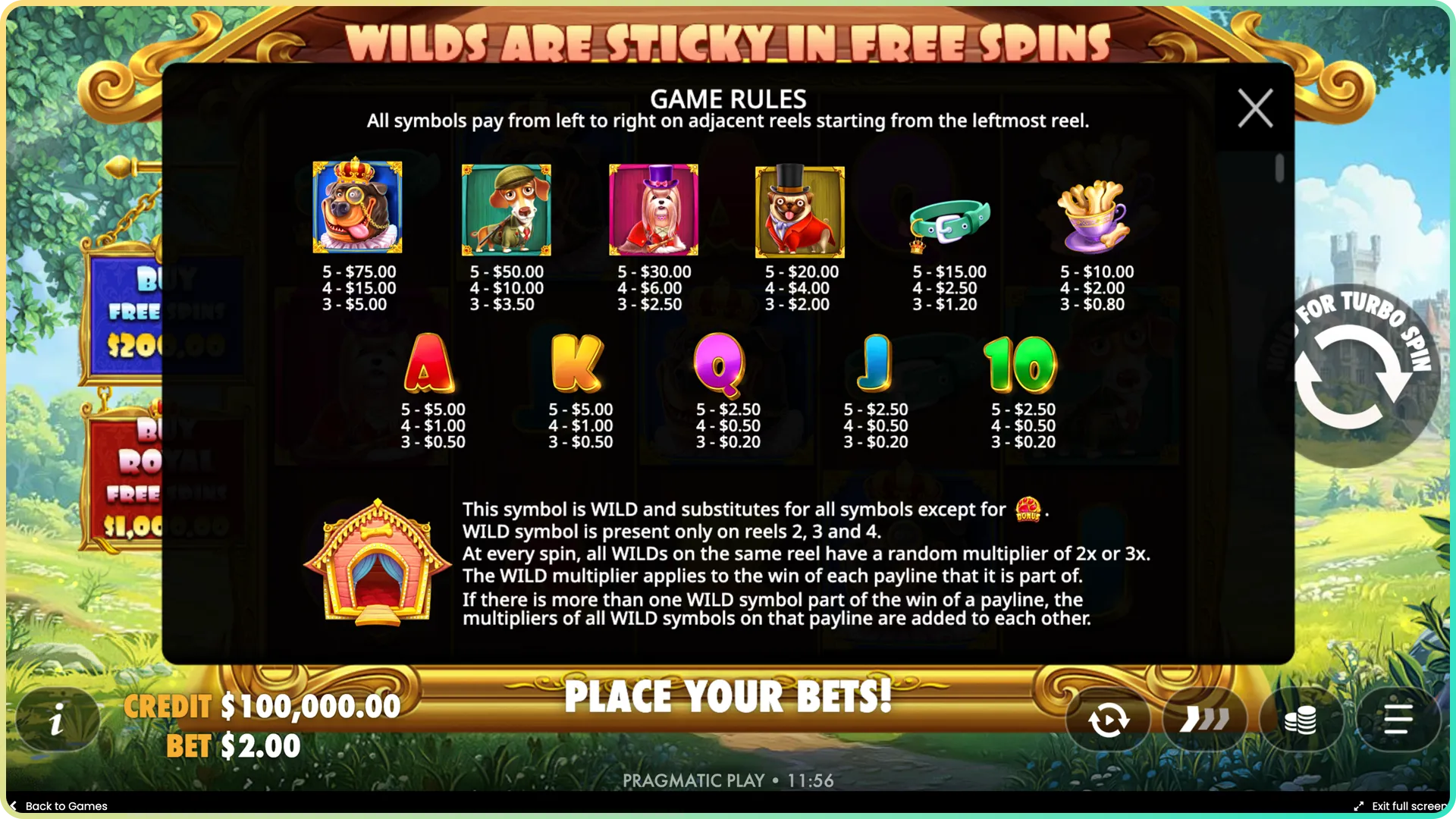Image resolution: width=1456 pixels, height=819 pixels.
Task: Enable turbo mode via triple chevron icon
Action: pyautogui.click(x=1205, y=719)
